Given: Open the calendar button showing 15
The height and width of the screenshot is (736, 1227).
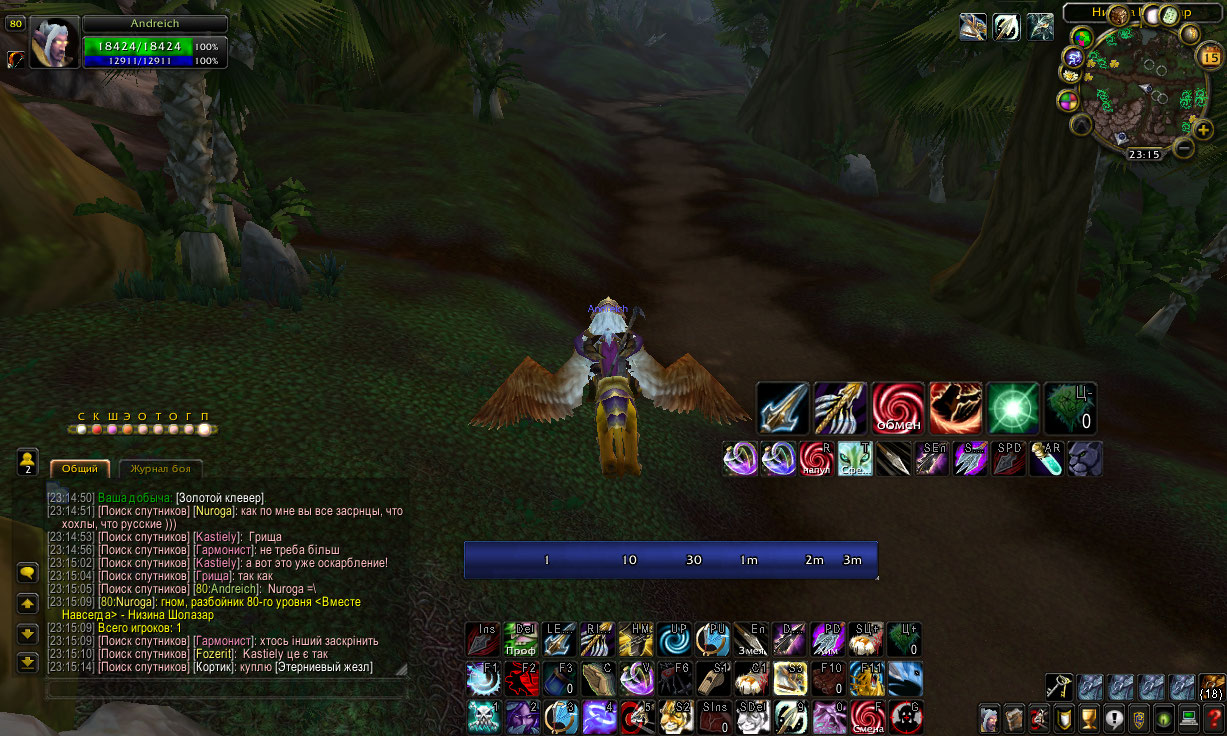Looking at the screenshot, I should [1209, 57].
